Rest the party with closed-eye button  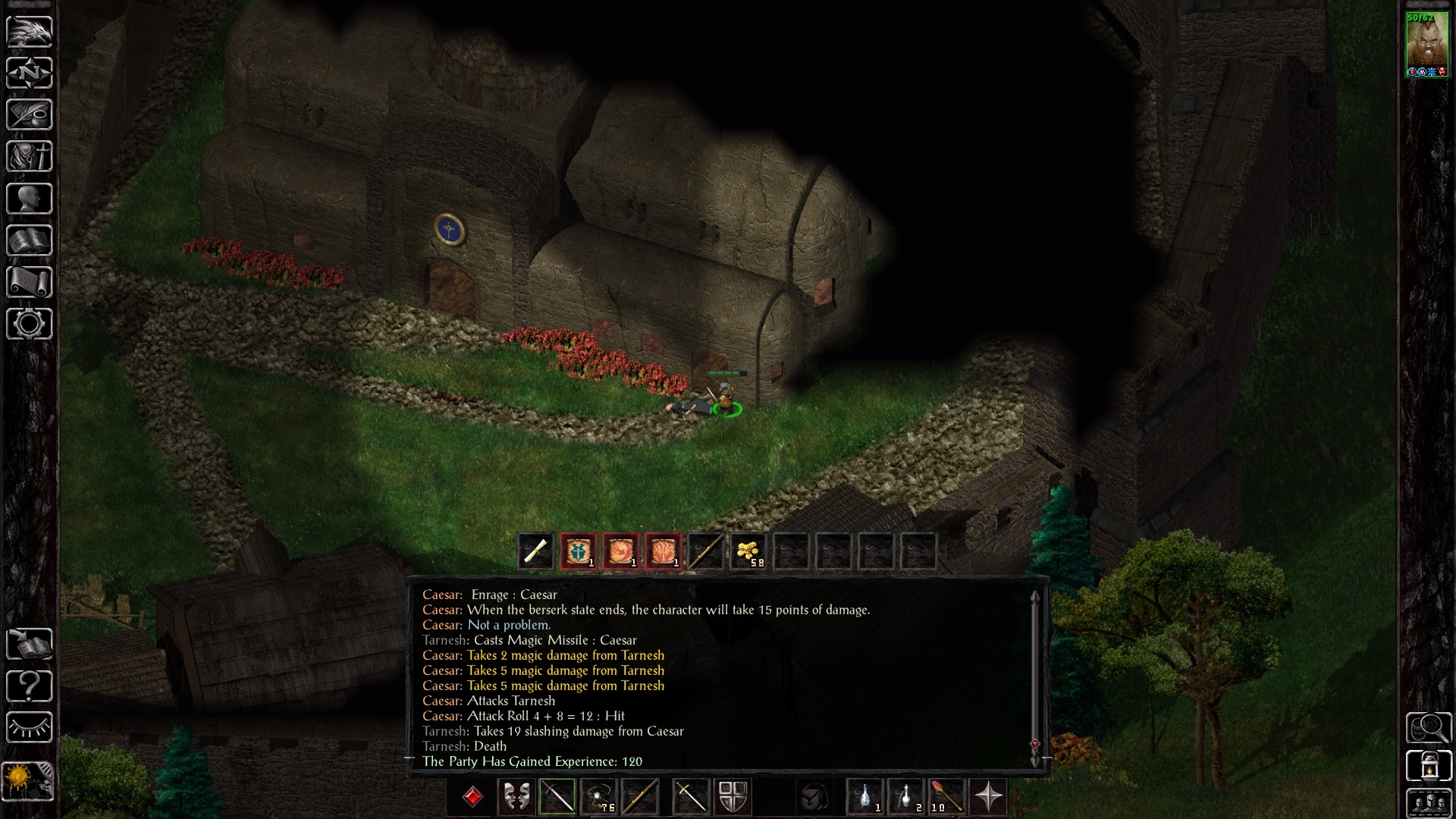click(30, 728)
